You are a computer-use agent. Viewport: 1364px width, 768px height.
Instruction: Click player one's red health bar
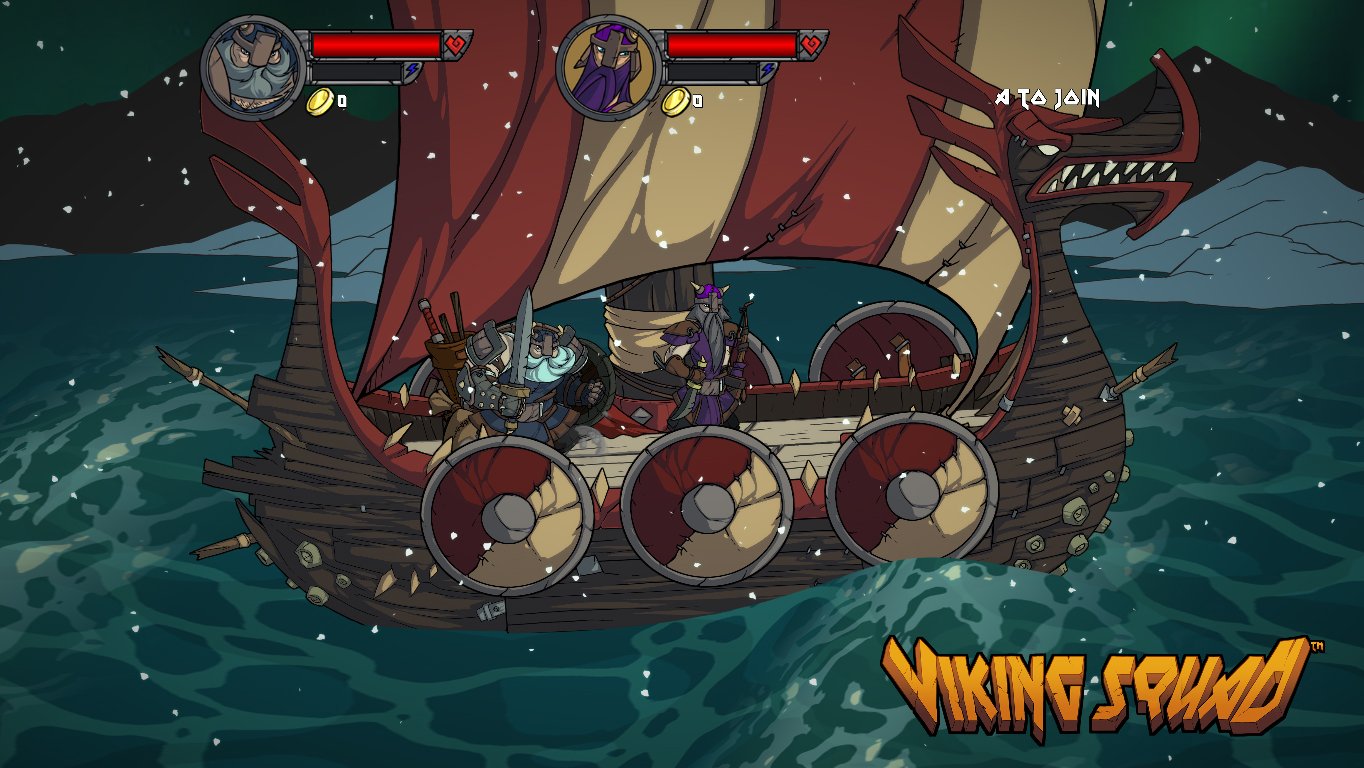[375, 44]
